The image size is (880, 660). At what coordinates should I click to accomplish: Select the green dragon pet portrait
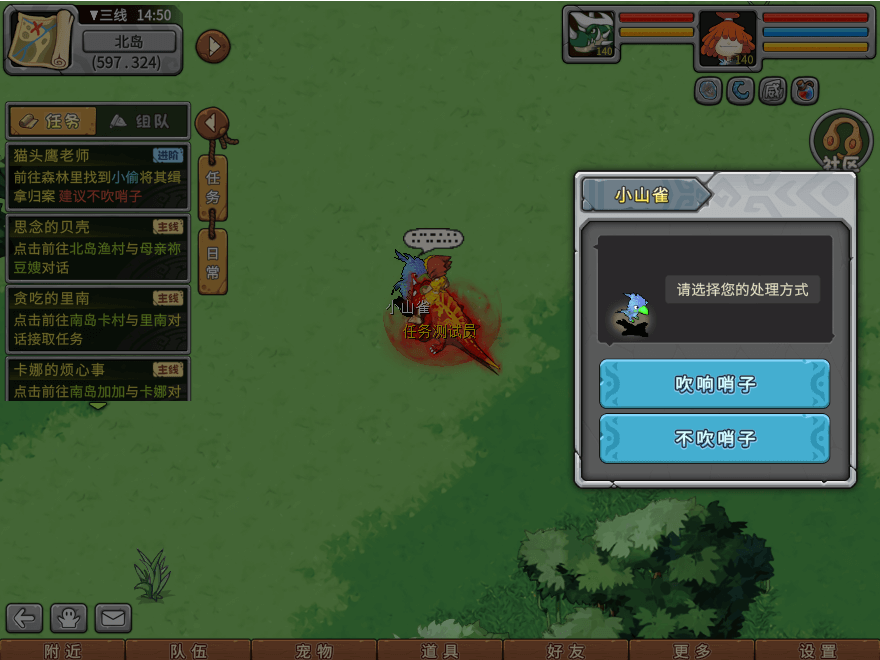pos(591,34)
